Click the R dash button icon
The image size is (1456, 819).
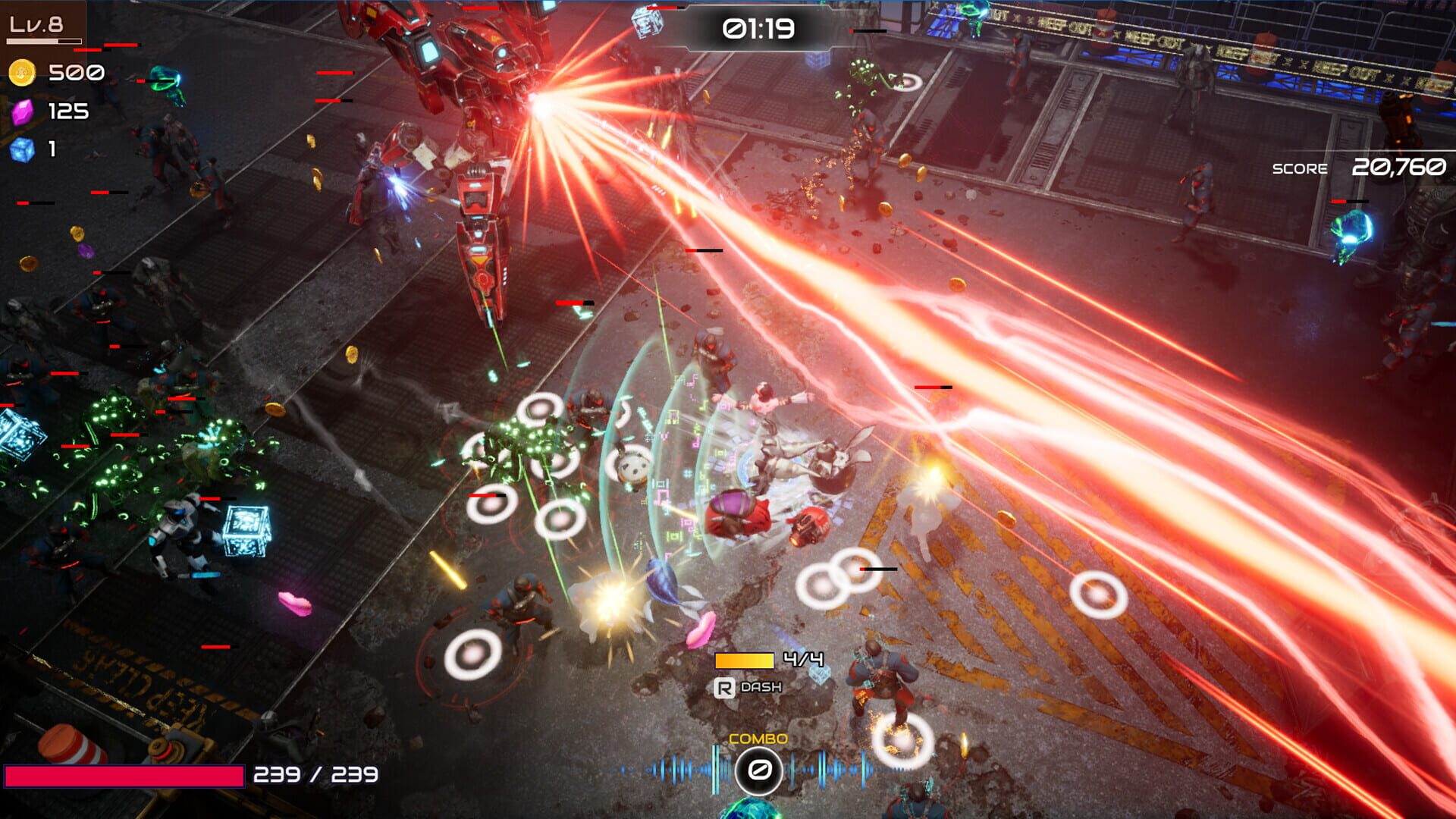click(726, 689)
